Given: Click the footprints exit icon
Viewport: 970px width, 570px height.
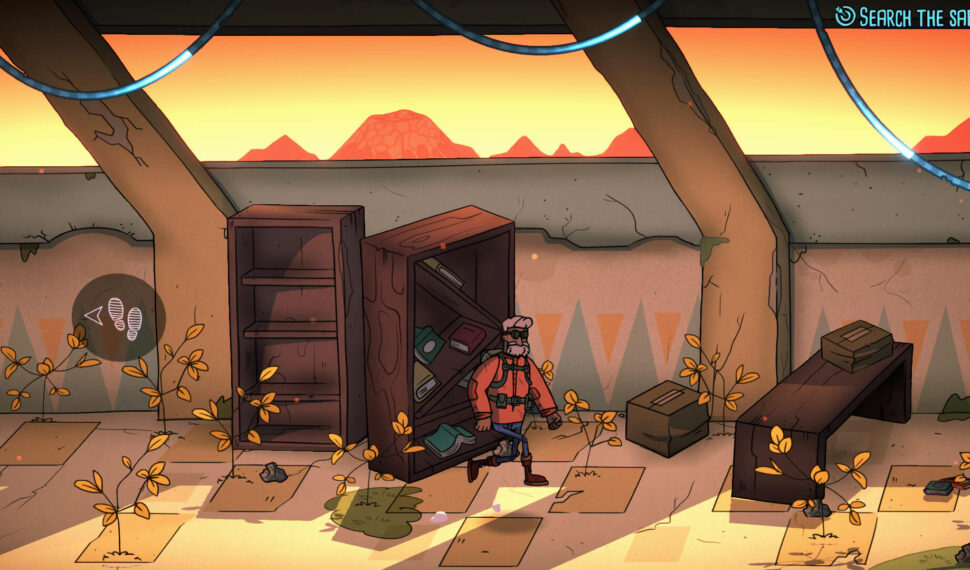Looking at the screenshot, I should pyautogui.click(x=119, y=317).
